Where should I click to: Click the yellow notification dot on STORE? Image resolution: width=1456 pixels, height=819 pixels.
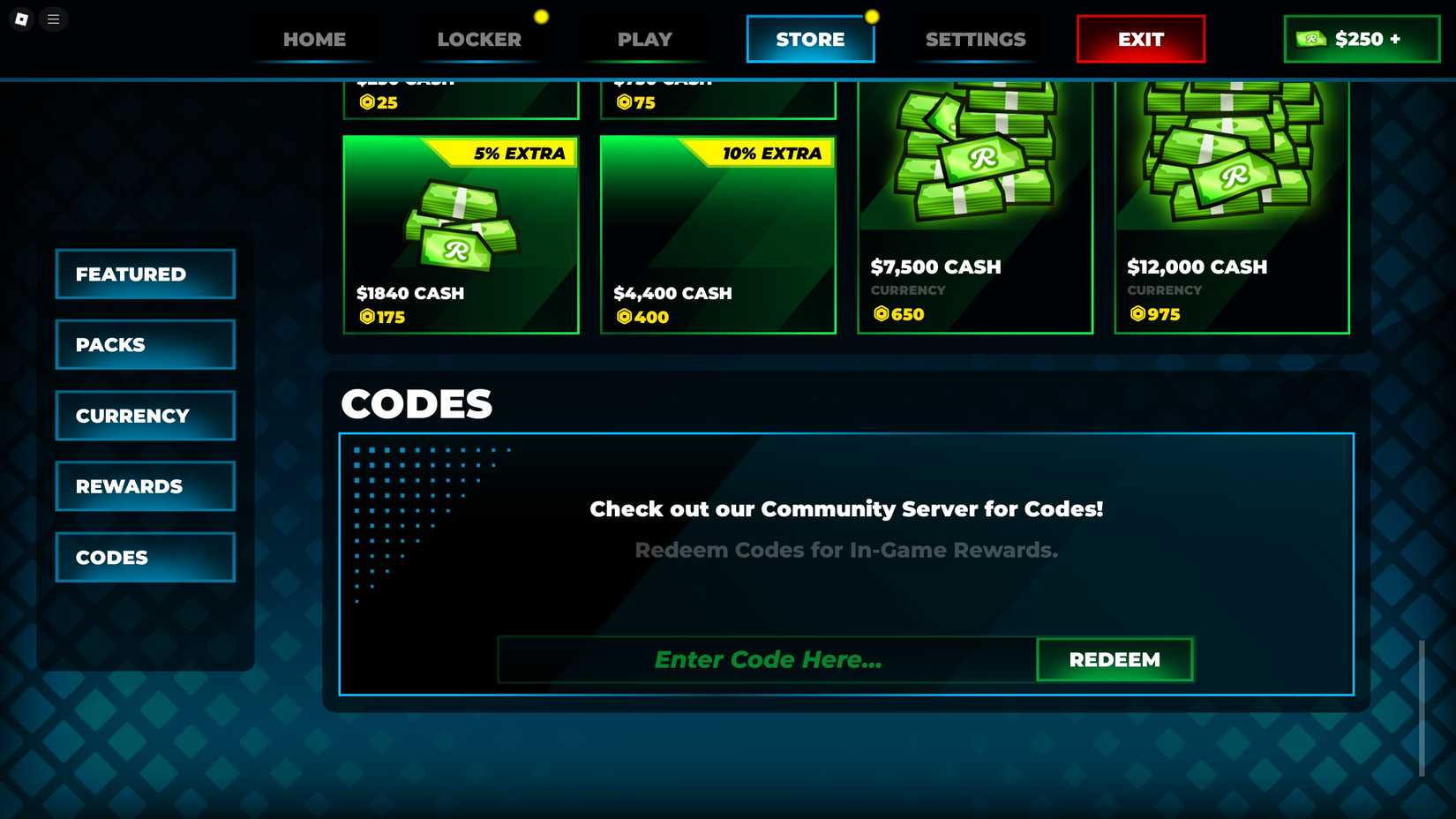point(873,15)
